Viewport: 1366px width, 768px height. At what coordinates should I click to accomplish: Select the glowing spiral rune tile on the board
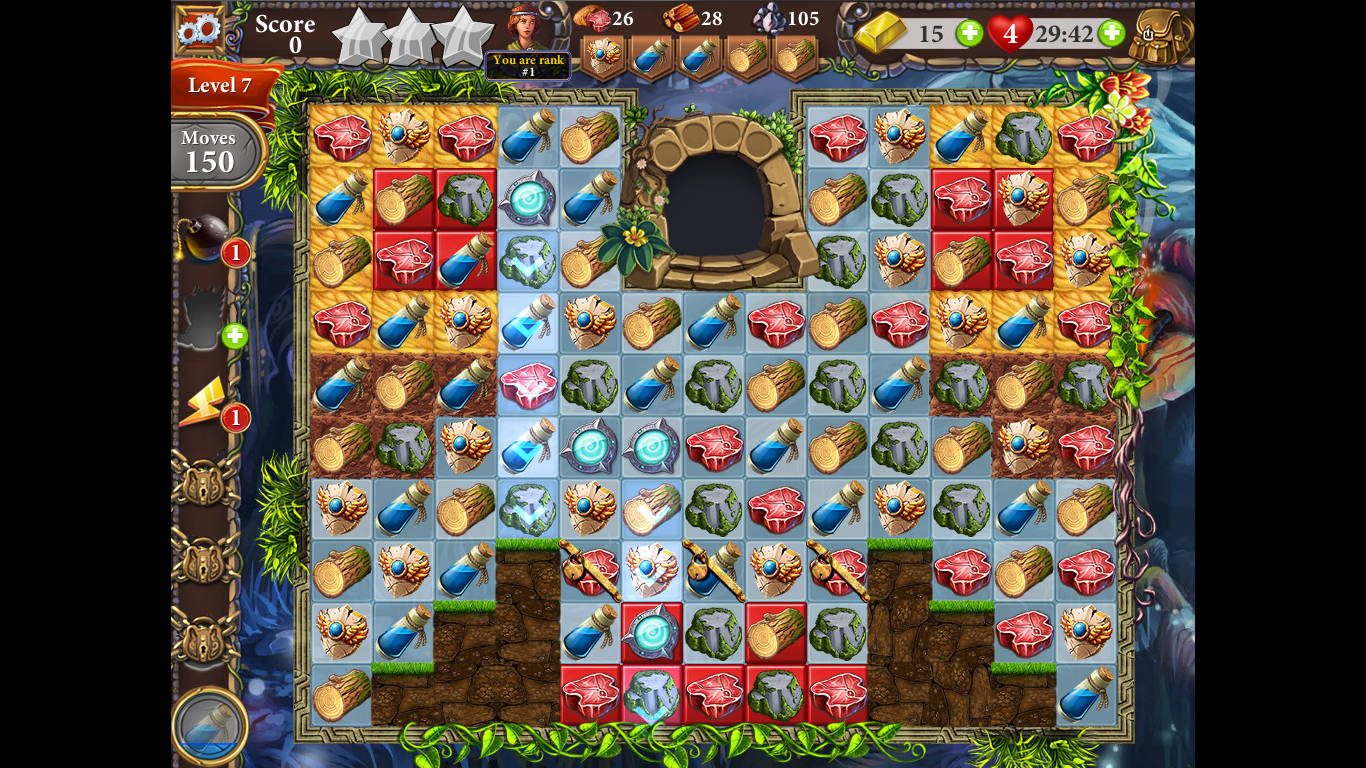[526, 199]
